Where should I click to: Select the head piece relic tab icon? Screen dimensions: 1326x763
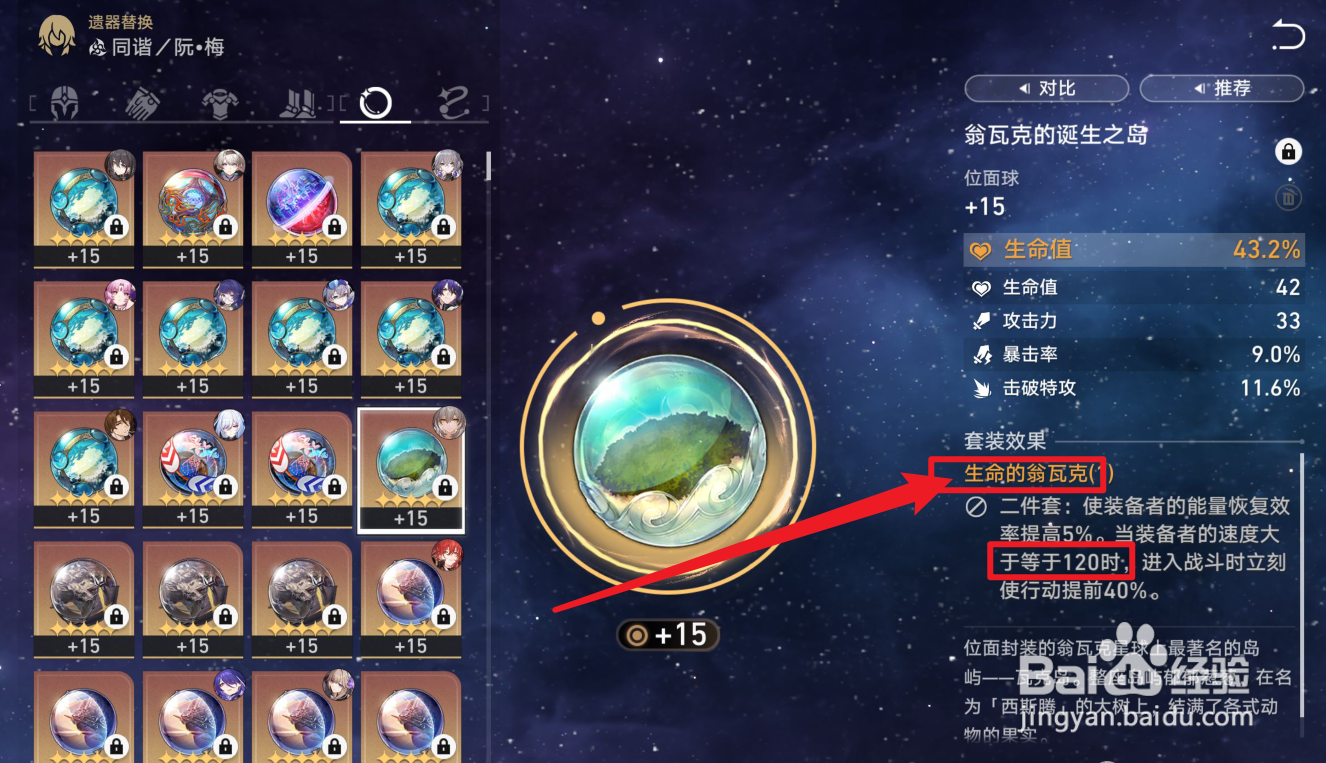63,100
